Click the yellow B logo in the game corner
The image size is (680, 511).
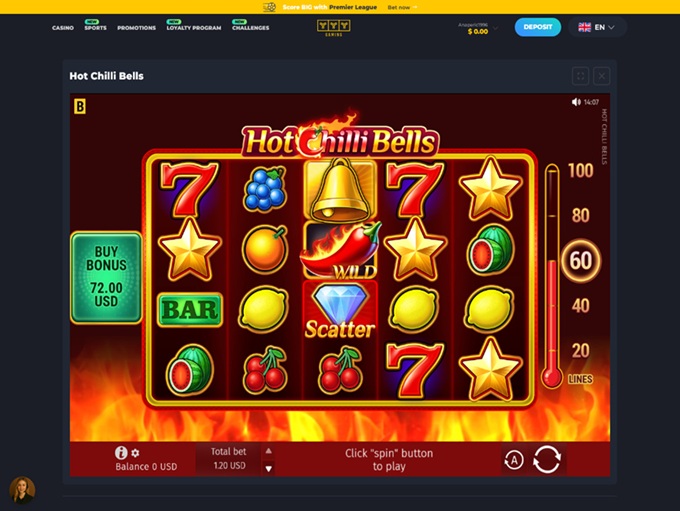click(79, 104)
